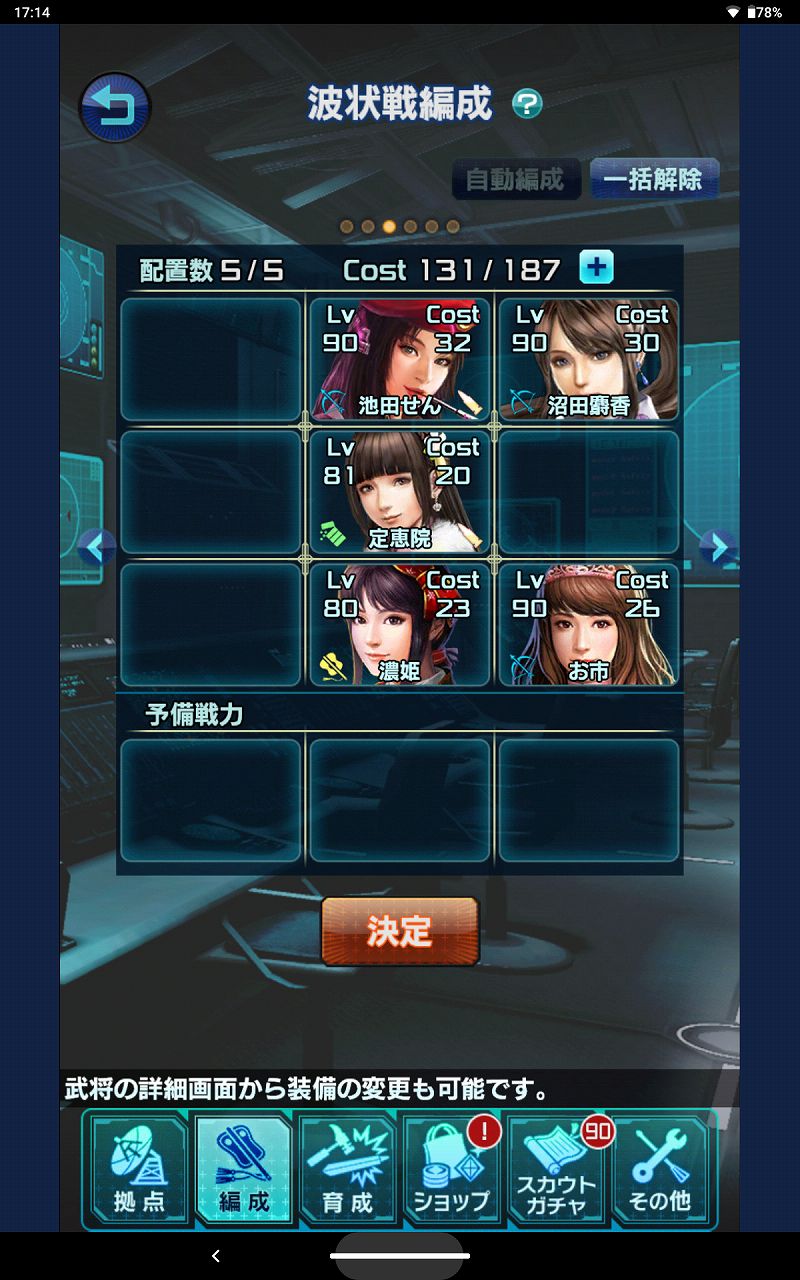800x1280 pixels.
Task: Confirm formation with the 決定 button
Action: pyautogui.click(x=400, y=931)
